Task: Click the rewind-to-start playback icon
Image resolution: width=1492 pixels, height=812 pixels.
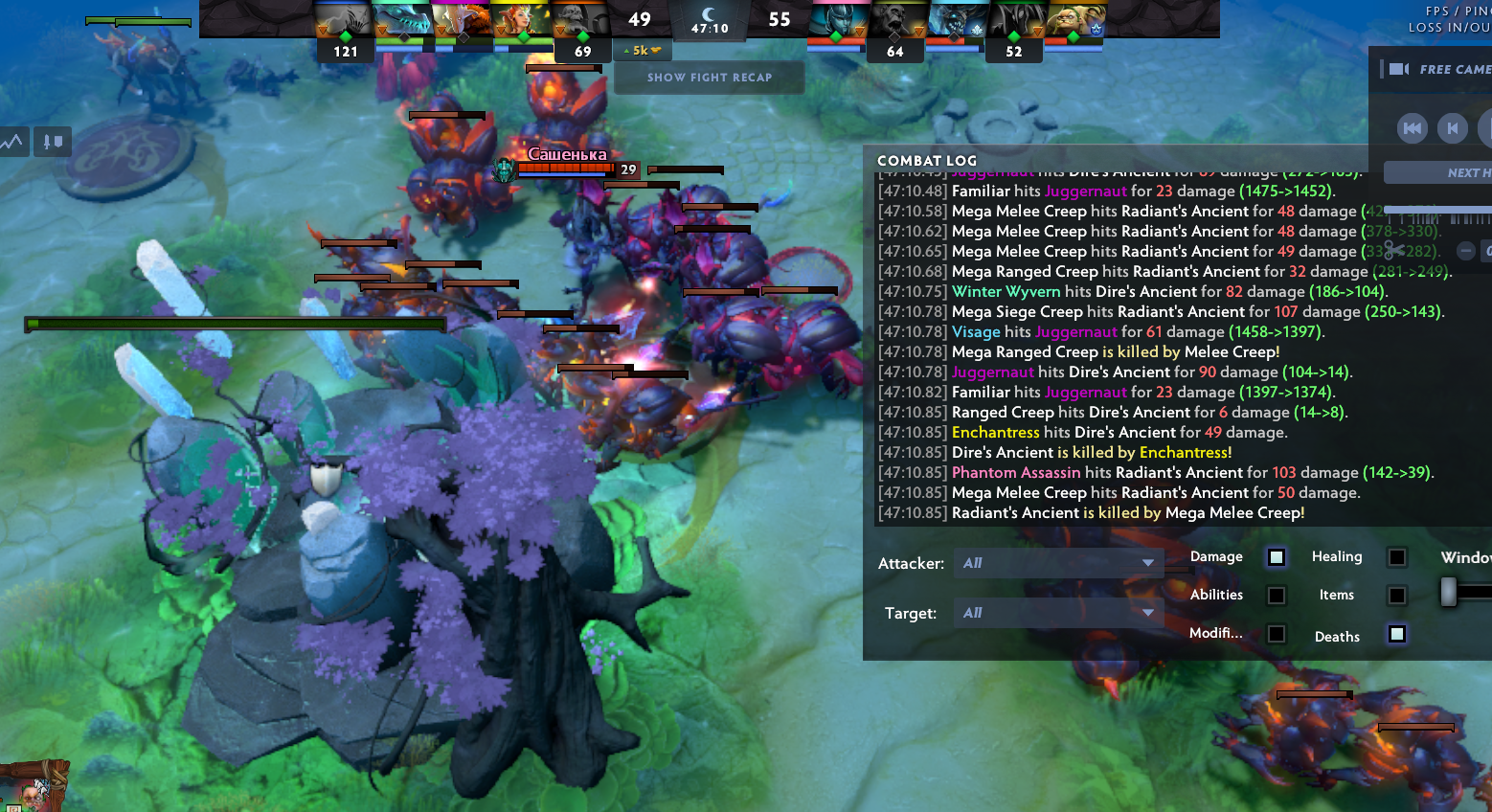Action: pyautogui.click(x=1413, y=127)
